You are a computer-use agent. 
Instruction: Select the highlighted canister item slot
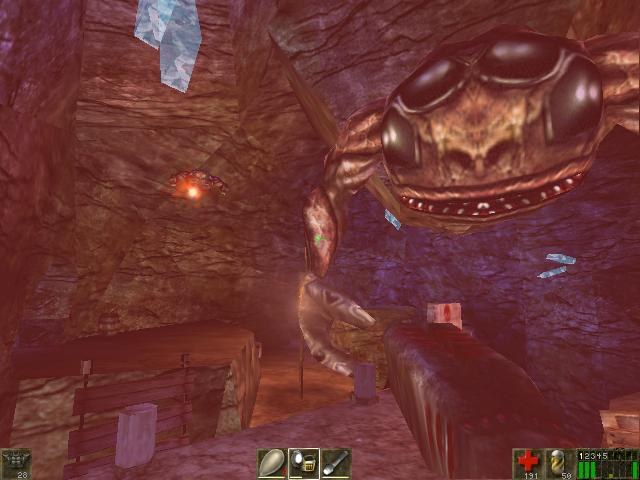(x=304, y=462)
